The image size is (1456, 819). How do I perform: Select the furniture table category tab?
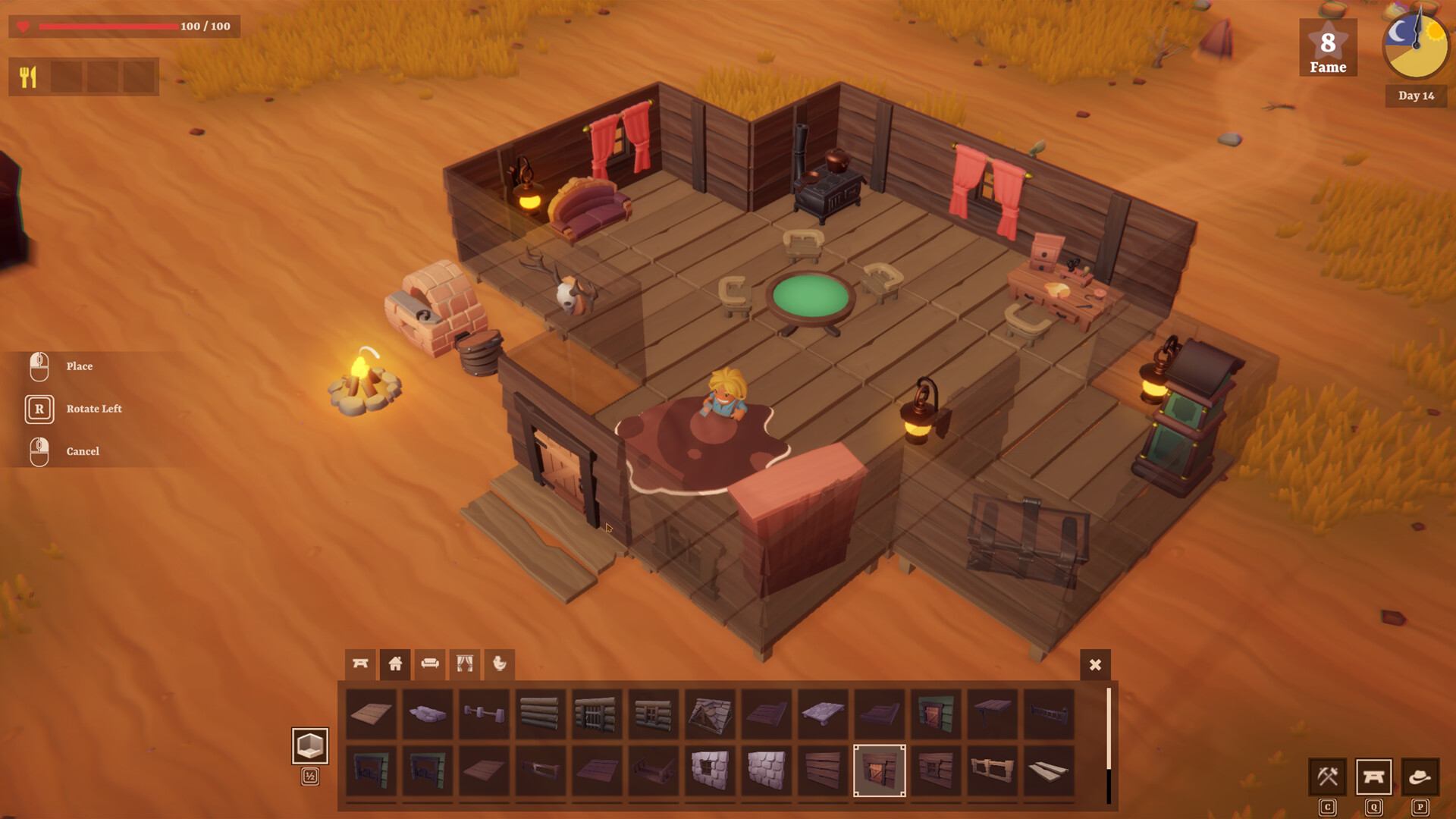360,664
